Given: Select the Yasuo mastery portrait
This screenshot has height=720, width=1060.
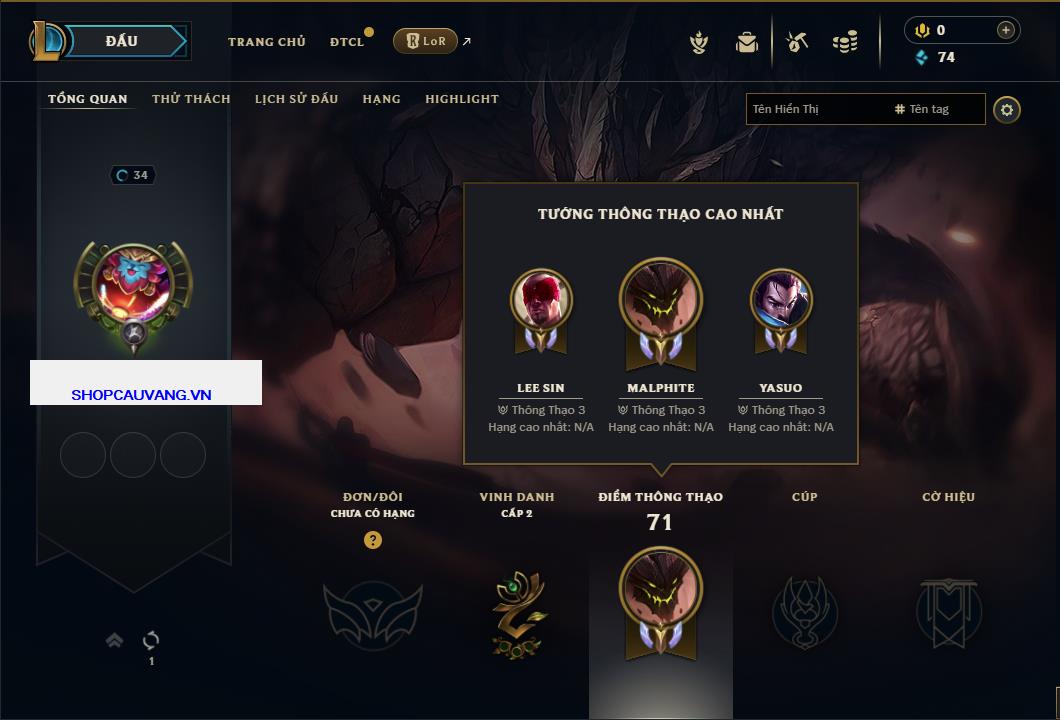Looking at the screenshot, I should click(x=781, y=300).
